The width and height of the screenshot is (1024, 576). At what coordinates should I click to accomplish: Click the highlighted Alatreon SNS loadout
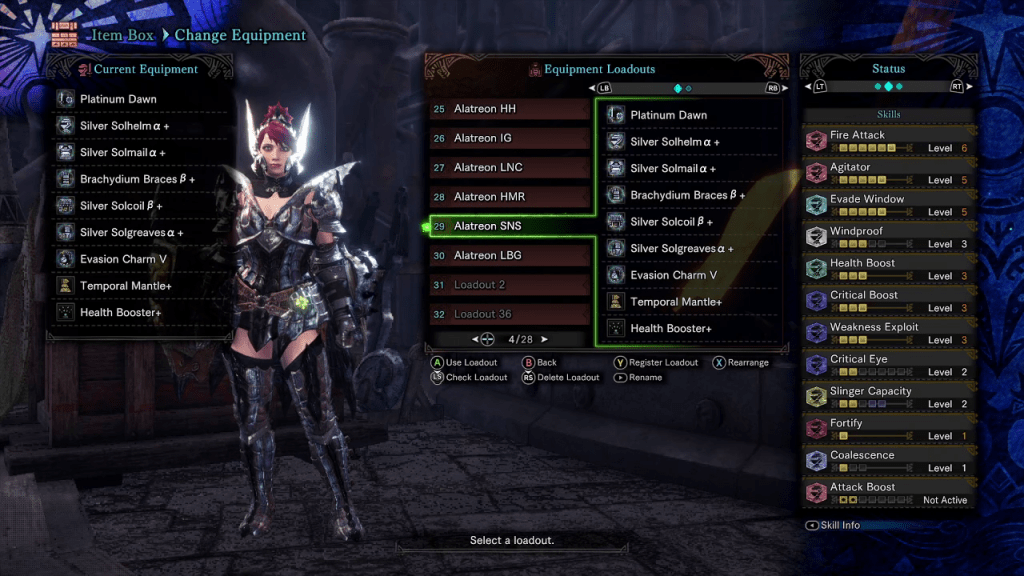click(508, 226)
